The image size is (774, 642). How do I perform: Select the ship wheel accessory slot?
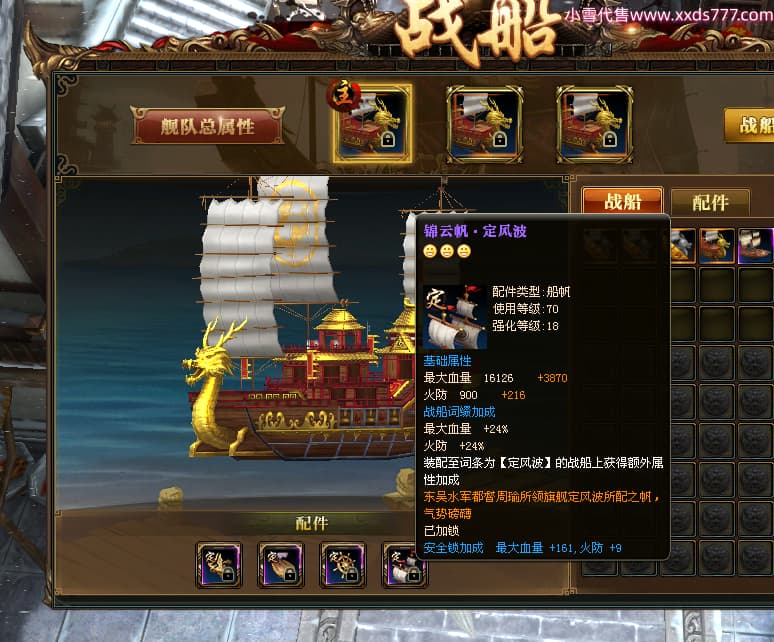[x=342, y=565]
